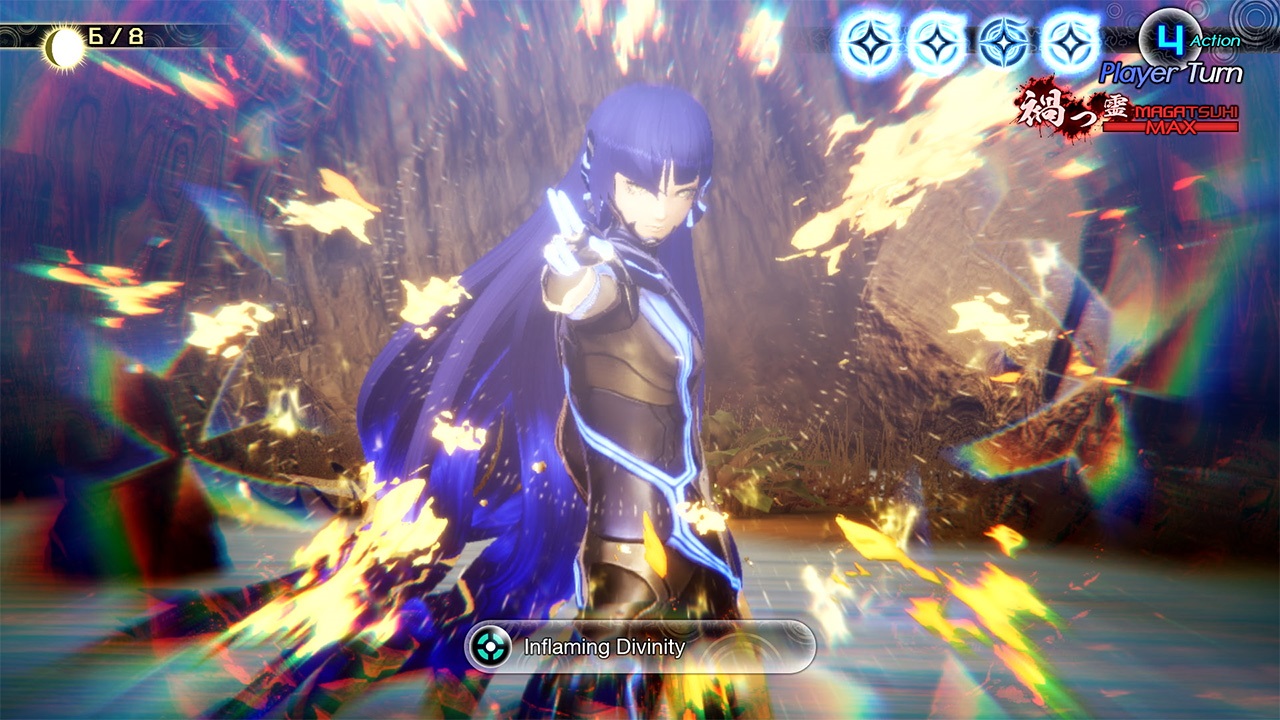Toggle the Player Turn banner visibility
This screenshot has width=1280, height=720.
[1170, 72]
